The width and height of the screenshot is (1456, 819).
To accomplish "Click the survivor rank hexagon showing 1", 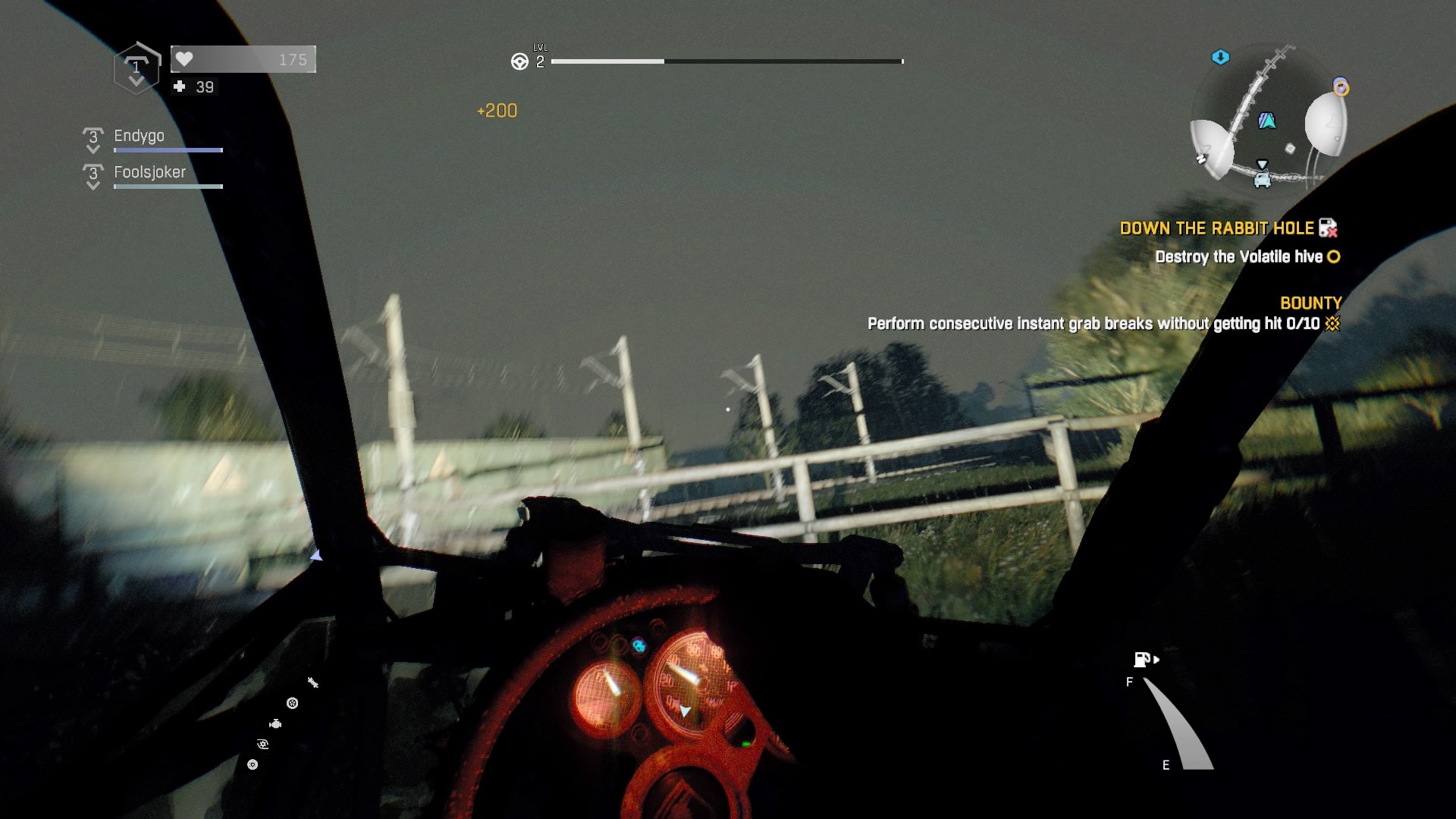I will pos(136,68).
